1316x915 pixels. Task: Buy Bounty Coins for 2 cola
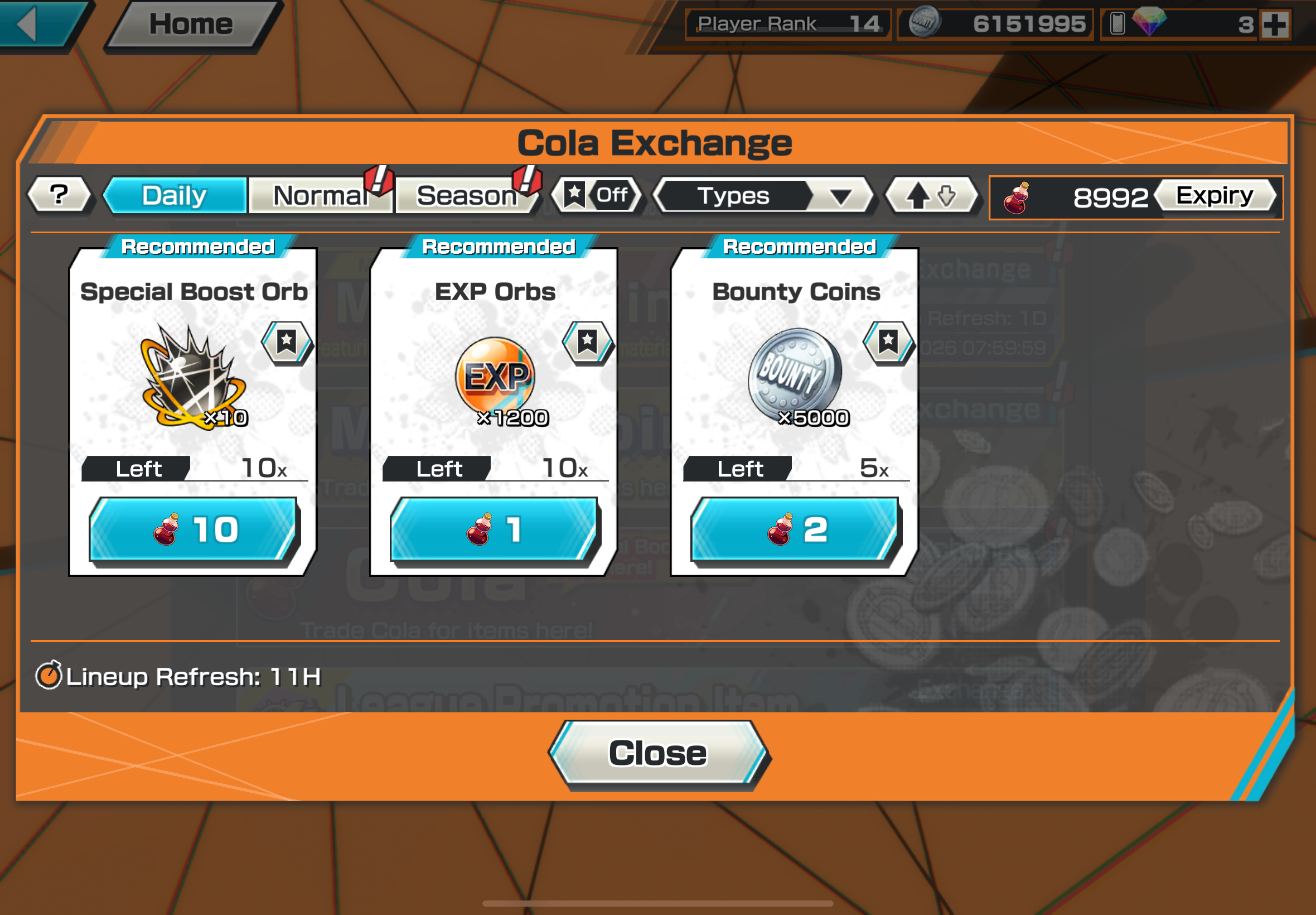tap(795, 529)
